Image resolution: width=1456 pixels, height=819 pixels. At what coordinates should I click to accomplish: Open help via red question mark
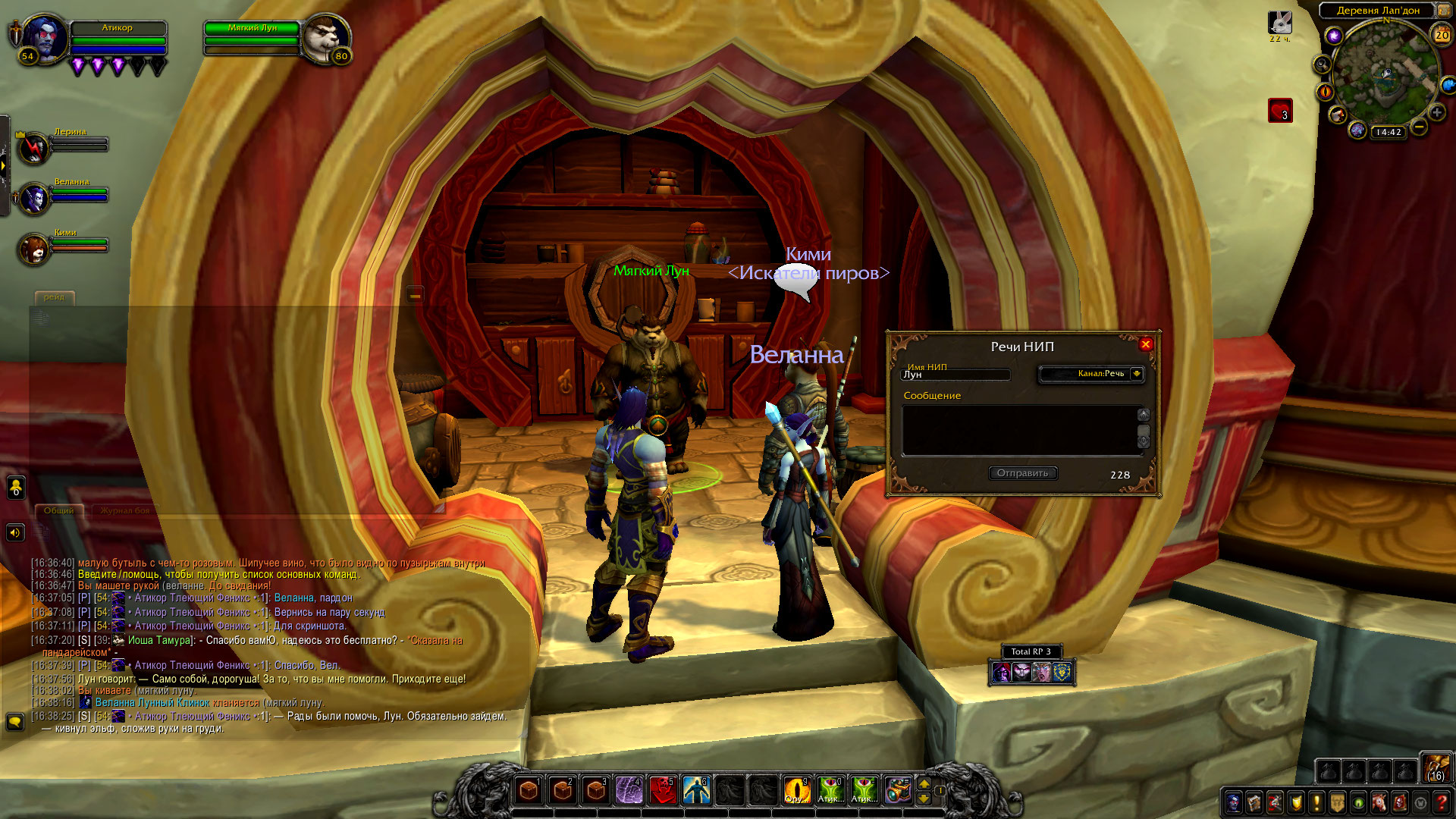1442,802
